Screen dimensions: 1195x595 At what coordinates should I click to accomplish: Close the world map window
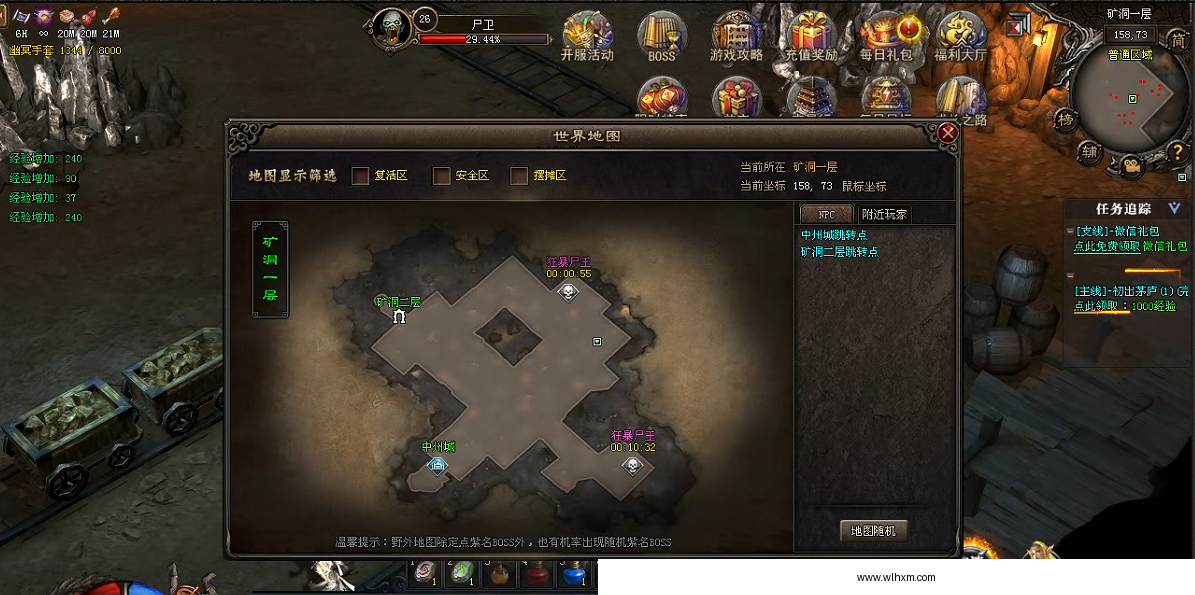click(x=948, y=133)
